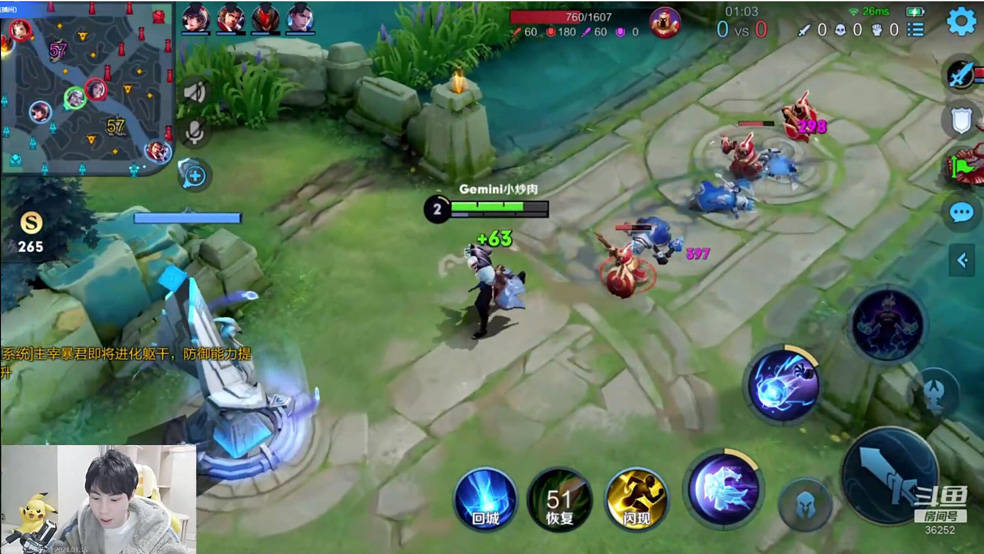Activate the 回城 recall ability
This screenshot has height=554, width=984.
click(x=485, y=497)
